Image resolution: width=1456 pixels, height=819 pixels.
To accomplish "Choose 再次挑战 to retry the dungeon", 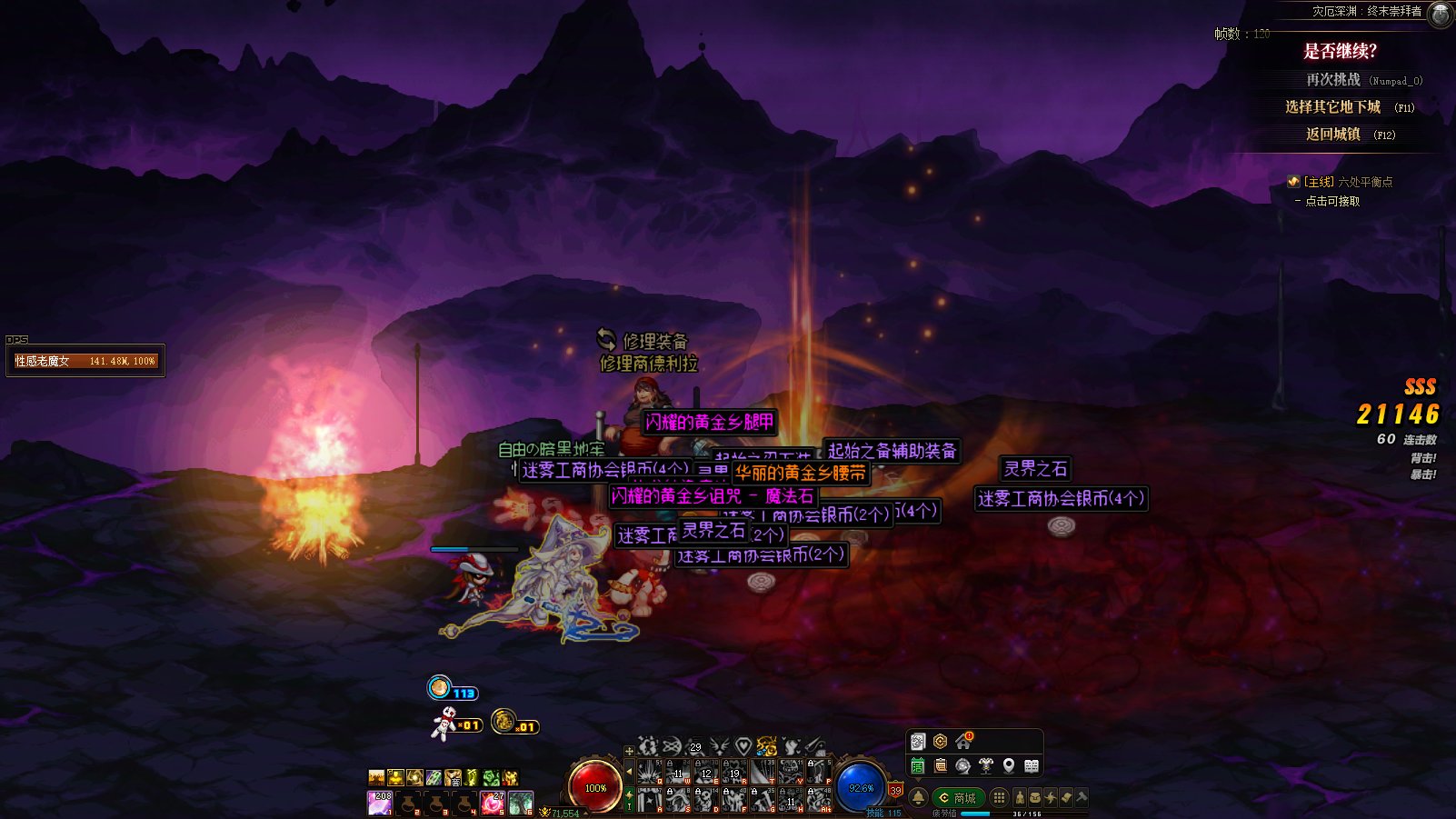I will [x=1333, y=80].
